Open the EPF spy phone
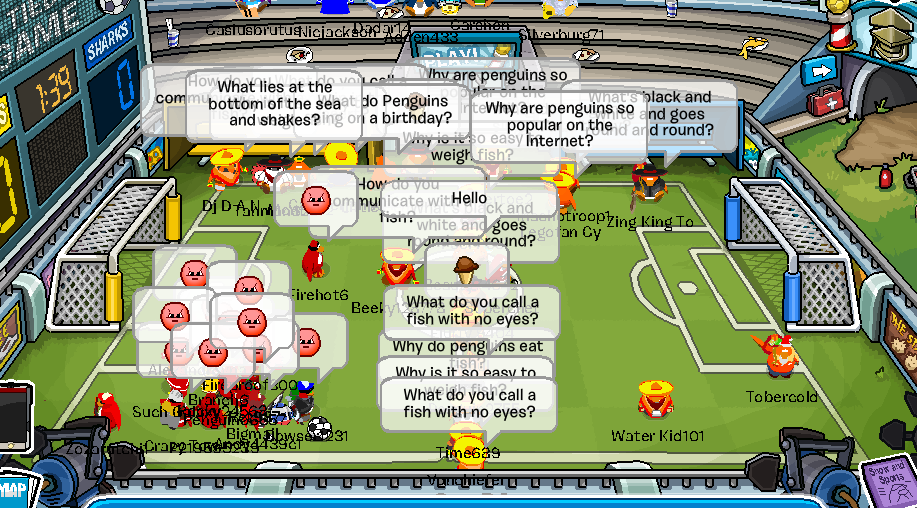 click(14, 415)
